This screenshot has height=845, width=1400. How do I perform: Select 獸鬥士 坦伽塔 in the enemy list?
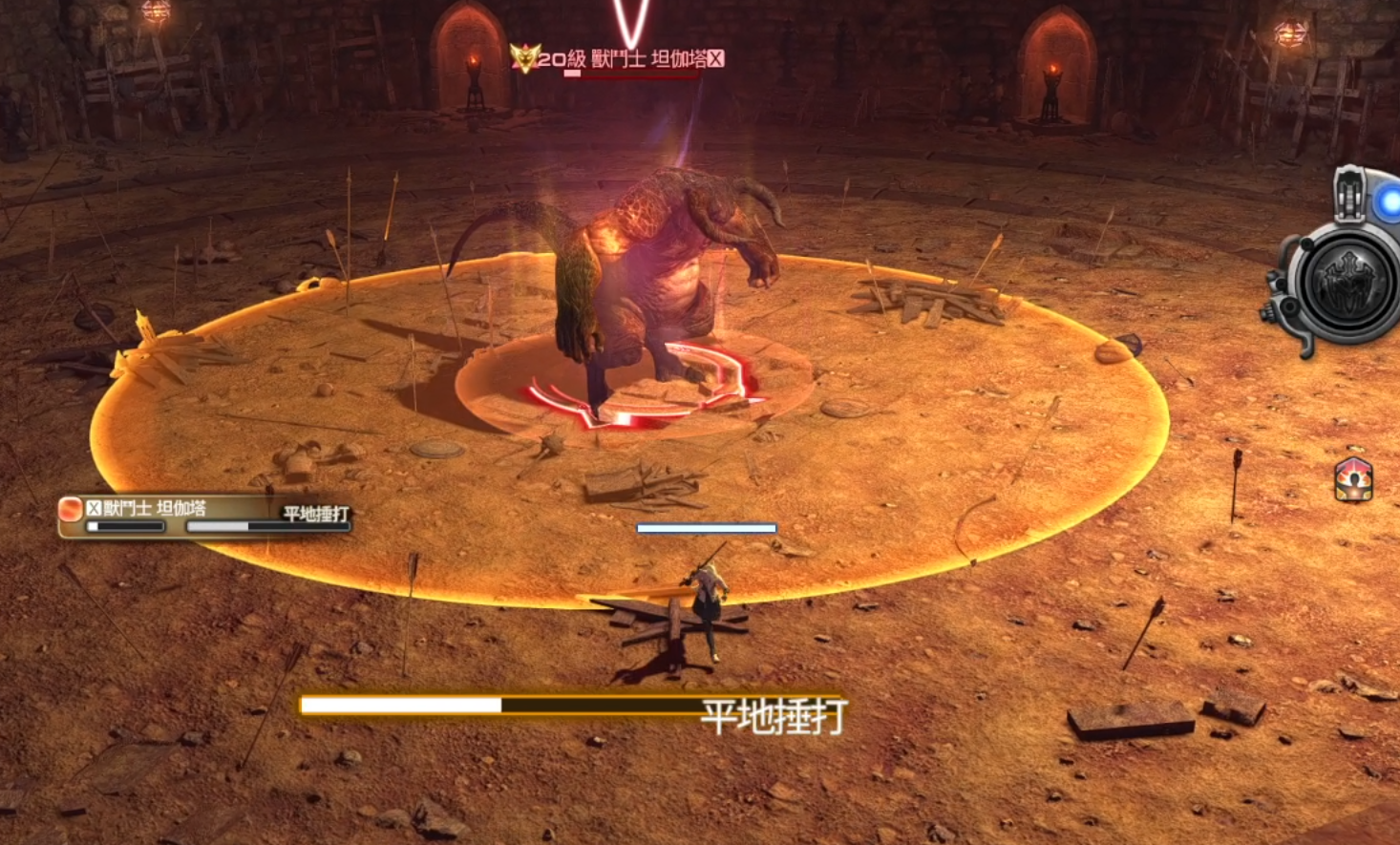coord(154,508)
